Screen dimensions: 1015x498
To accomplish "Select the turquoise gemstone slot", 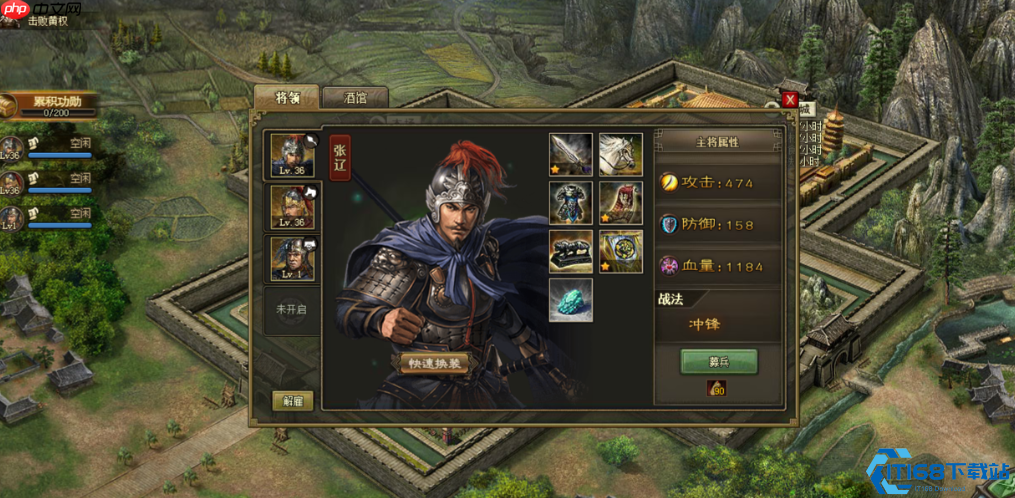I will [x=570, y=299].
